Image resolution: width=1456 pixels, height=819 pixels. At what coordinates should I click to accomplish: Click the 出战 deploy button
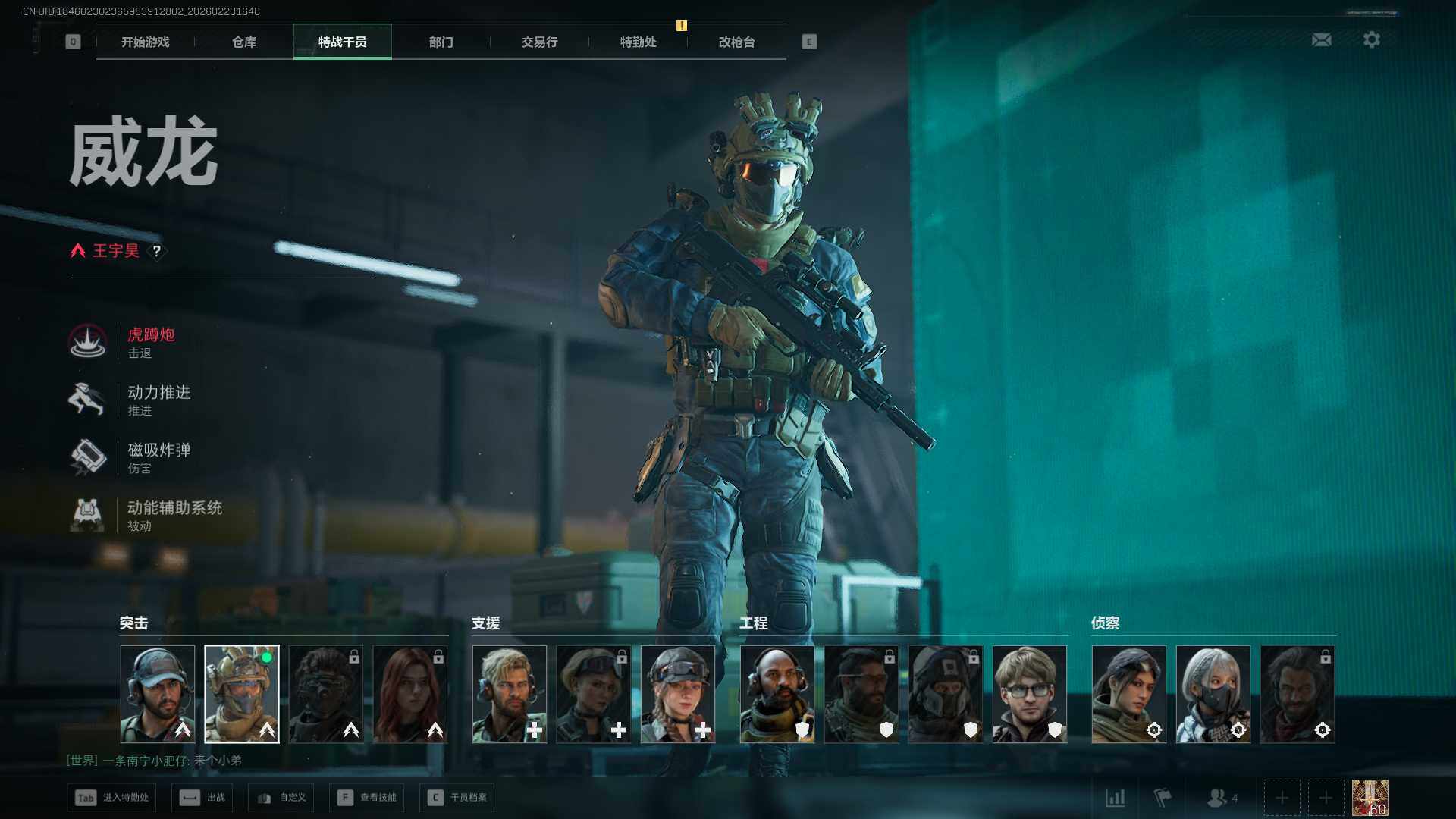202,798
